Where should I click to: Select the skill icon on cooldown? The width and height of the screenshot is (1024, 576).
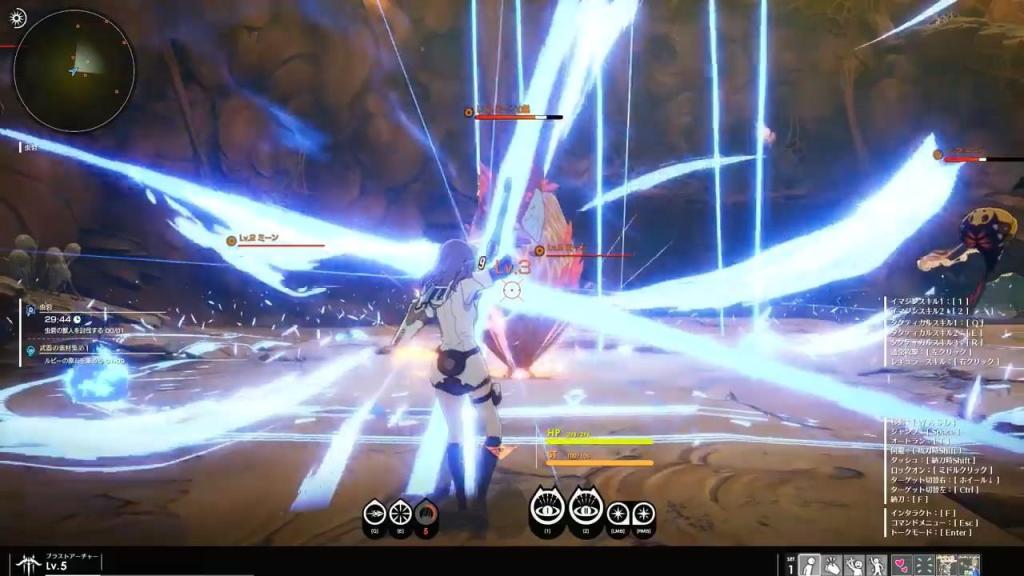coord(426,513)
